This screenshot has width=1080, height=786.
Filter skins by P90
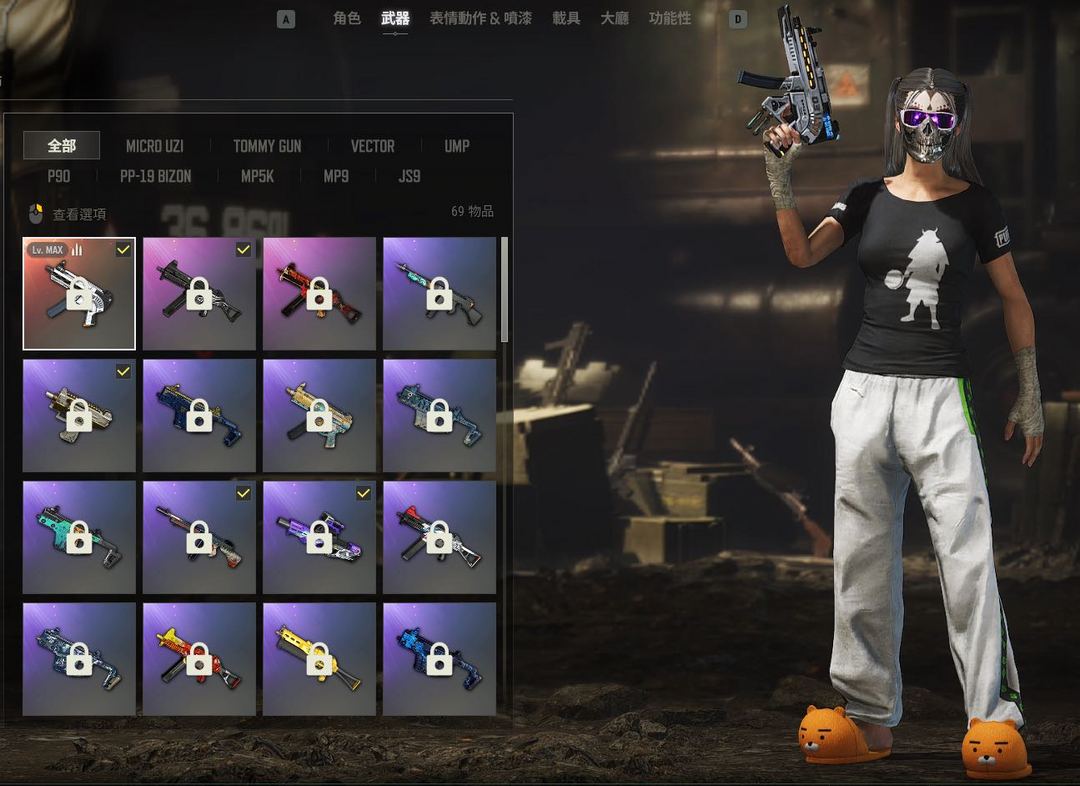coord(59,176)
